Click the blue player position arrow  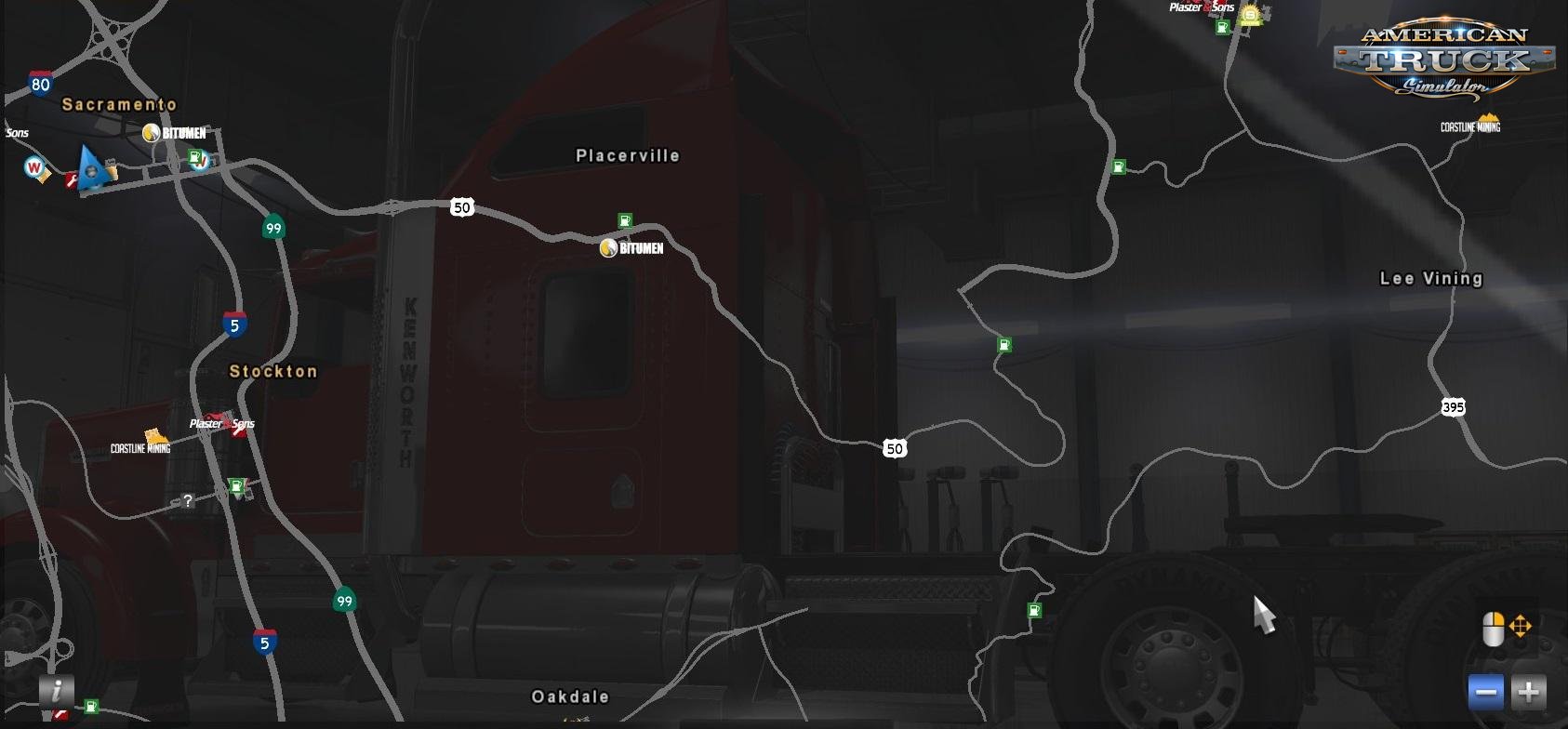93,170
